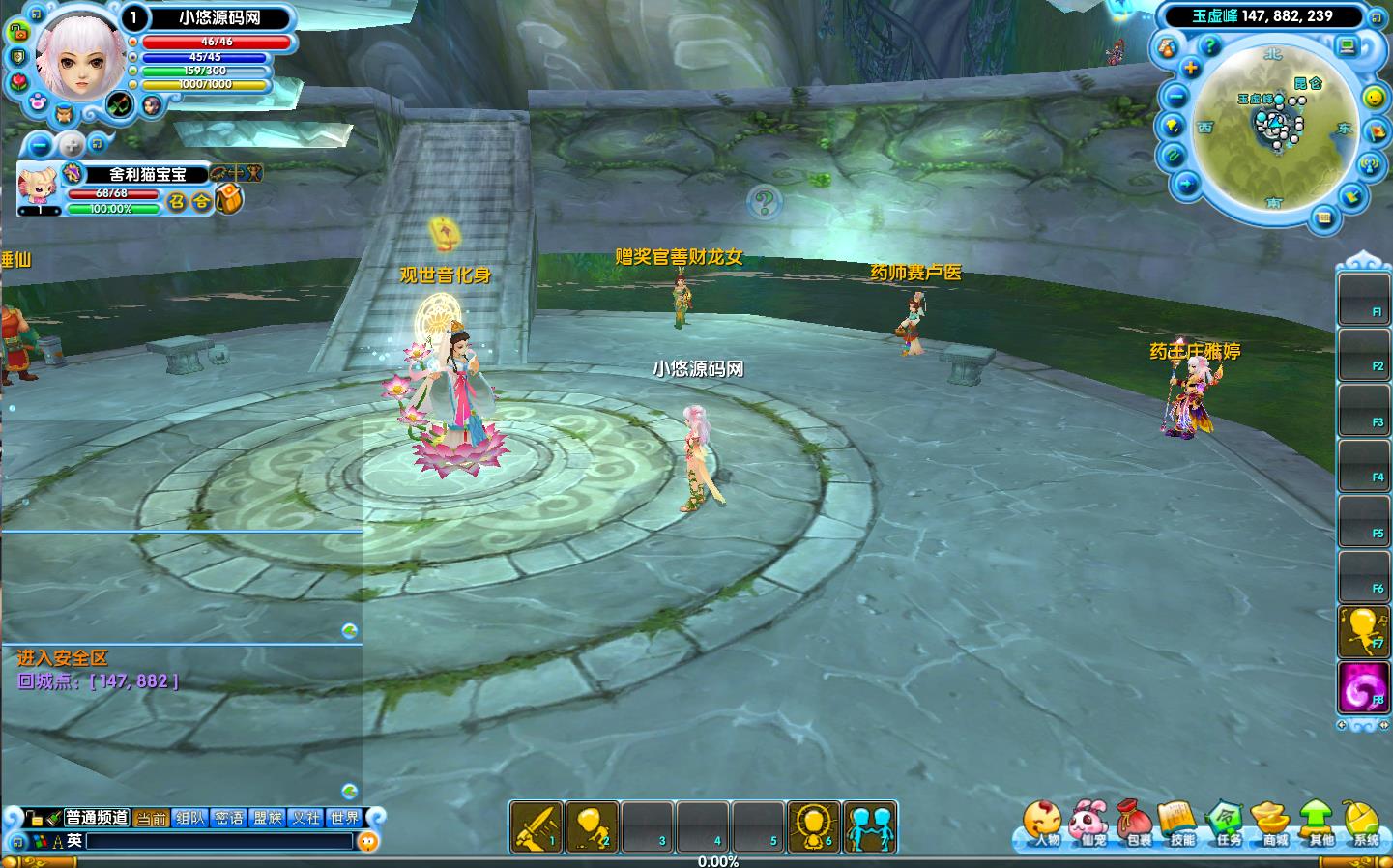This screenshot has height=868, width=1393.
Task: Open the 商城 shop
Action: [x=1273, y=825]
